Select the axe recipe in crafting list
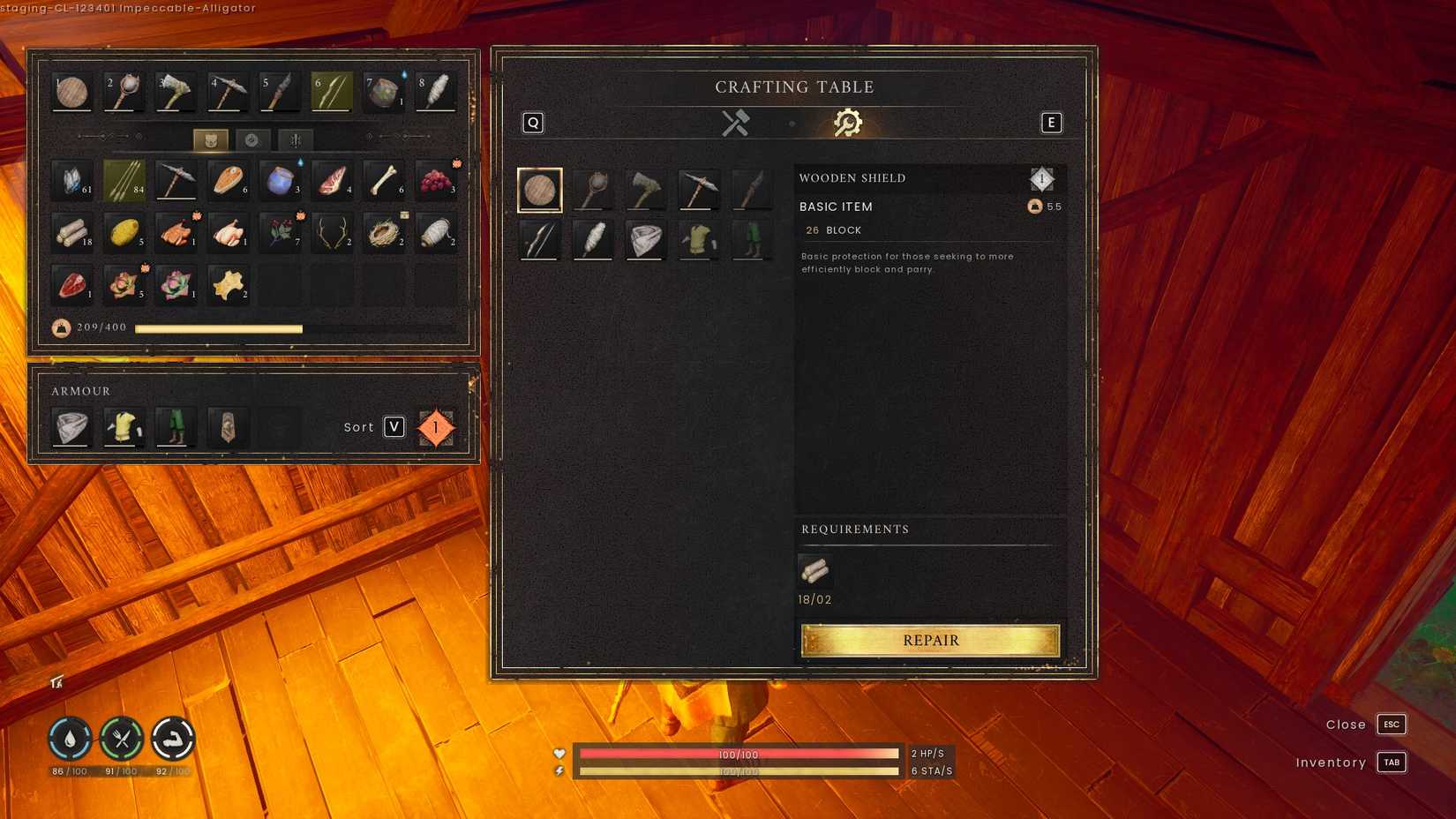The width and height of the screenshot is (1456, 819). (645, 188)
